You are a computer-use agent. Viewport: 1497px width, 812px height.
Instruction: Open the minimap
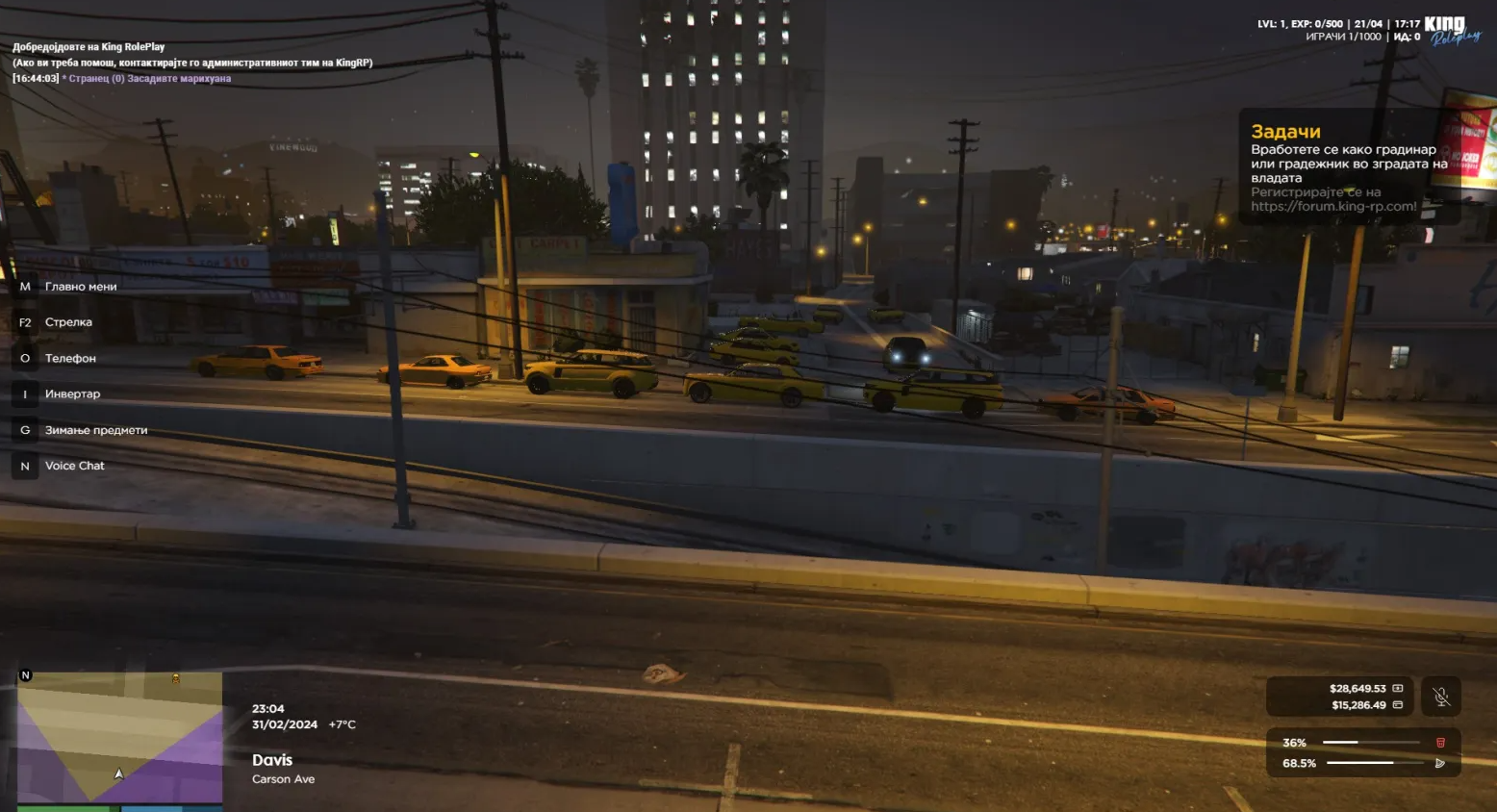click(119, 736)
